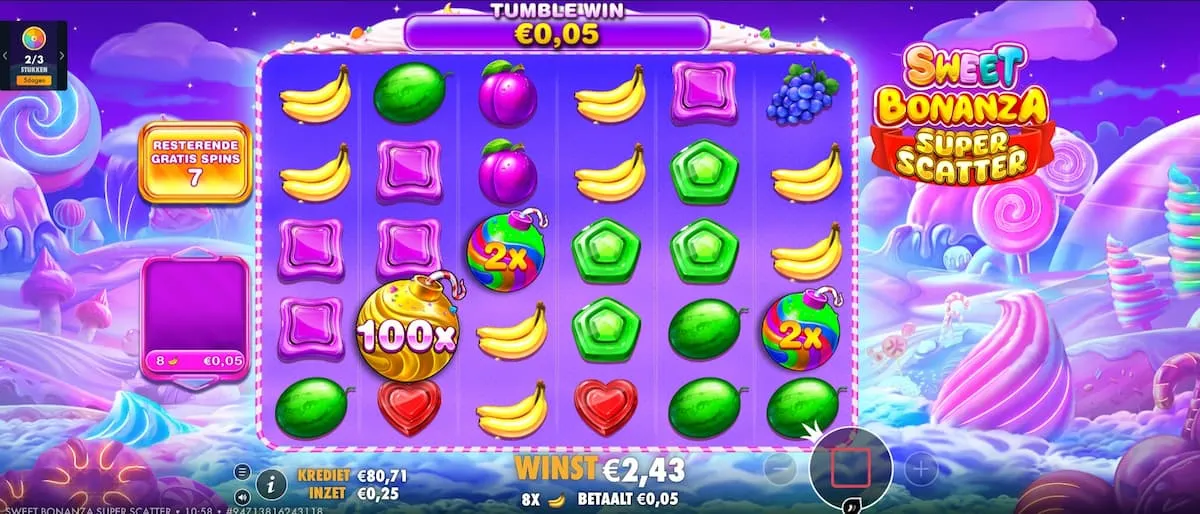Go to the next Stukken widget page
This screenshot has width=1200, height=514.
pyautogui.click(x=62, y=56)
